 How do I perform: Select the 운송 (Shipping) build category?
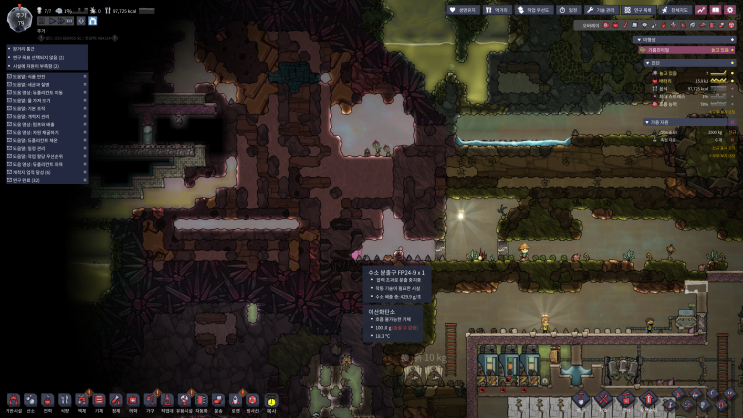(219, 402)
